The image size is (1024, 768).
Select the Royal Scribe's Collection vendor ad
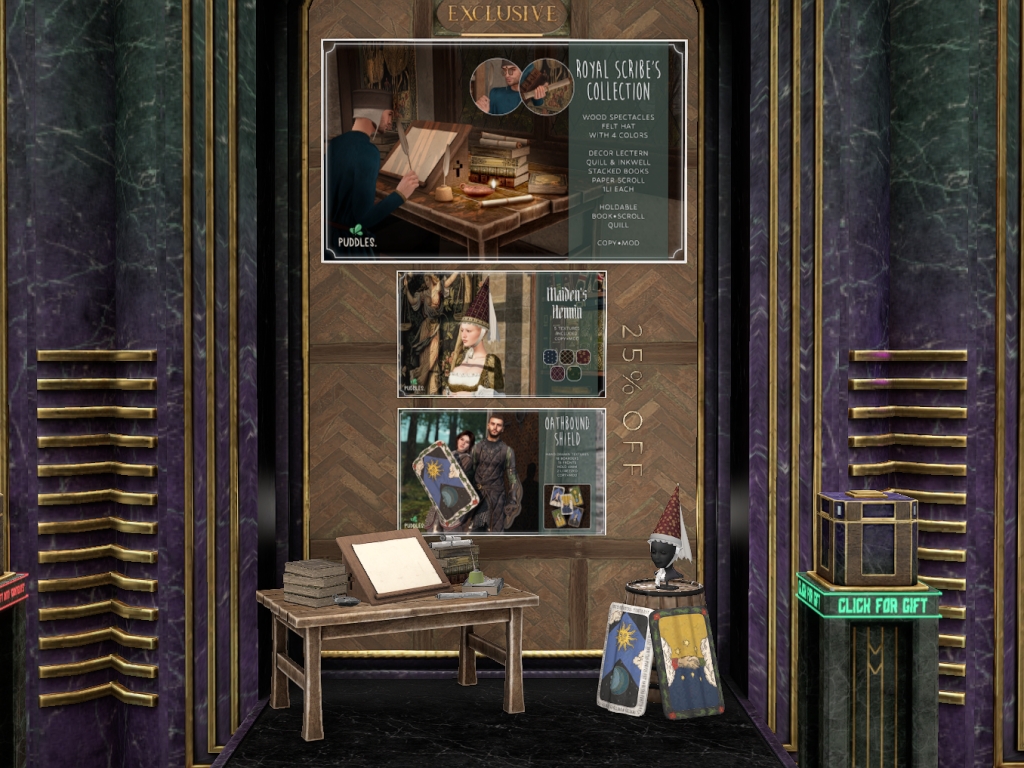click(504, 151)
